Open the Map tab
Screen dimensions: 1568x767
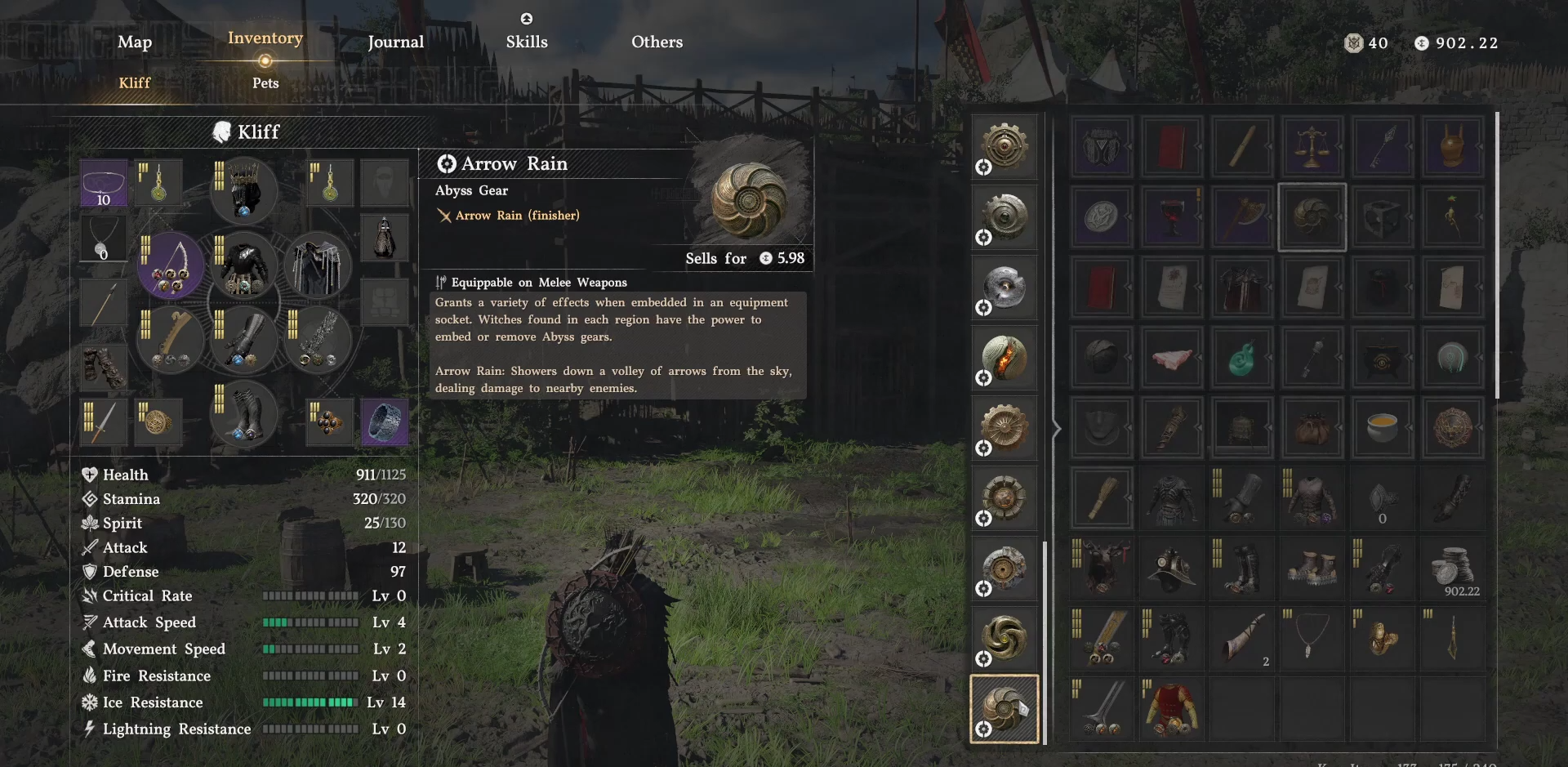tap(135, 42)
